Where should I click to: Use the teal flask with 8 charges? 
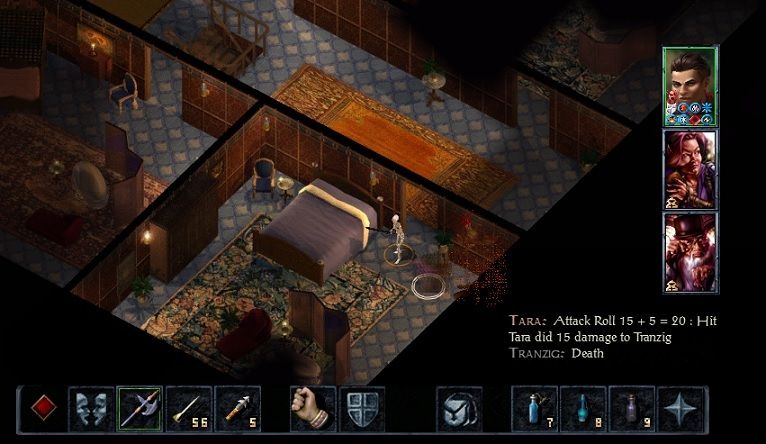point(584,409)
